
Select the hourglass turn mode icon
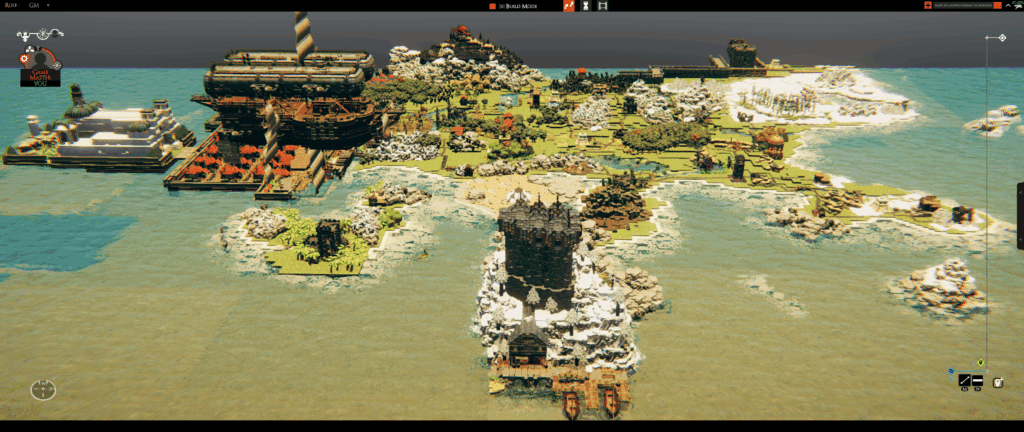tap(585, 6)
